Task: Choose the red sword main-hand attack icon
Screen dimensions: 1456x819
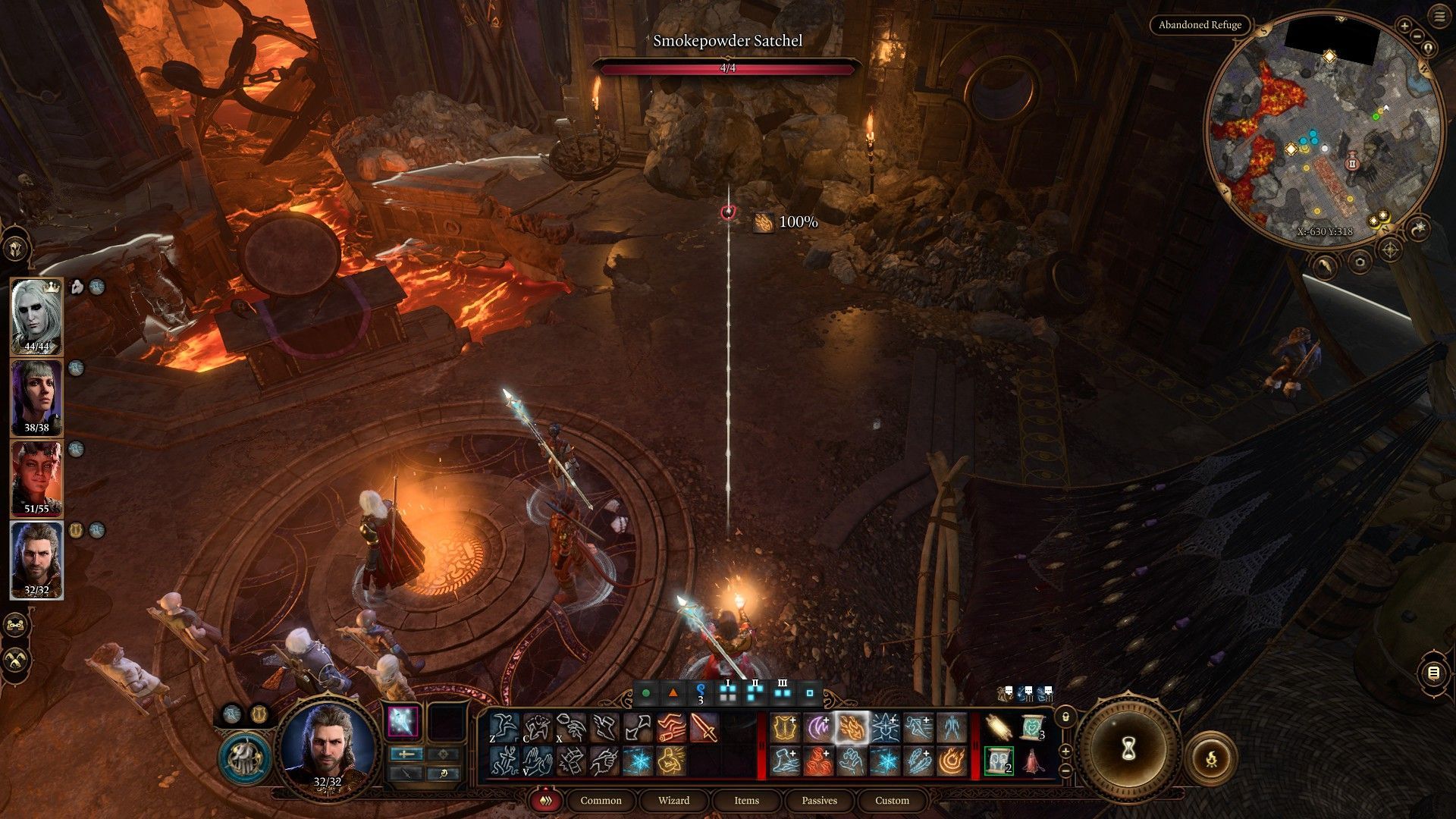Action: [704, 729]
